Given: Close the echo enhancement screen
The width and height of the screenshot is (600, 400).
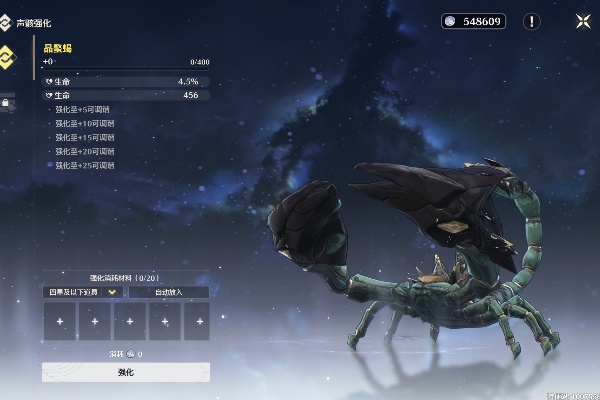Looking at the screenshot, I should click(583, 21).
